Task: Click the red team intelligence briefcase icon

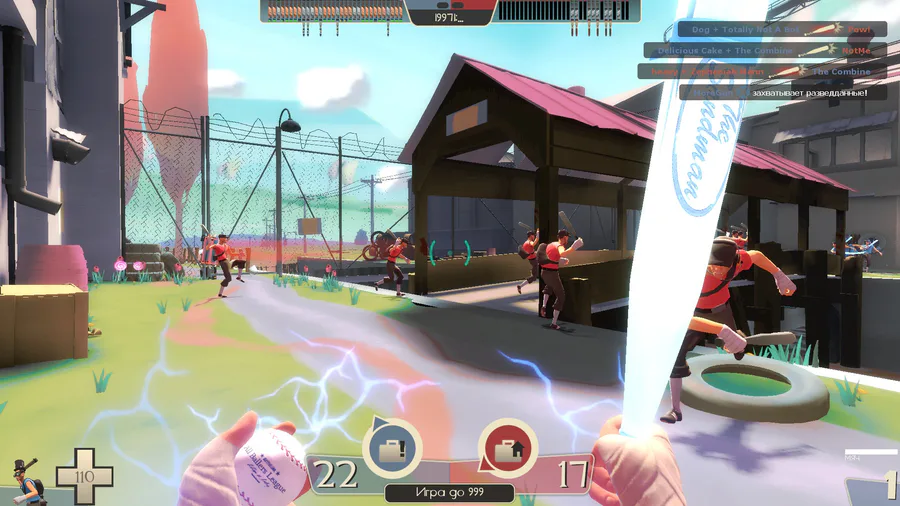Action: (x=507, y=446)
